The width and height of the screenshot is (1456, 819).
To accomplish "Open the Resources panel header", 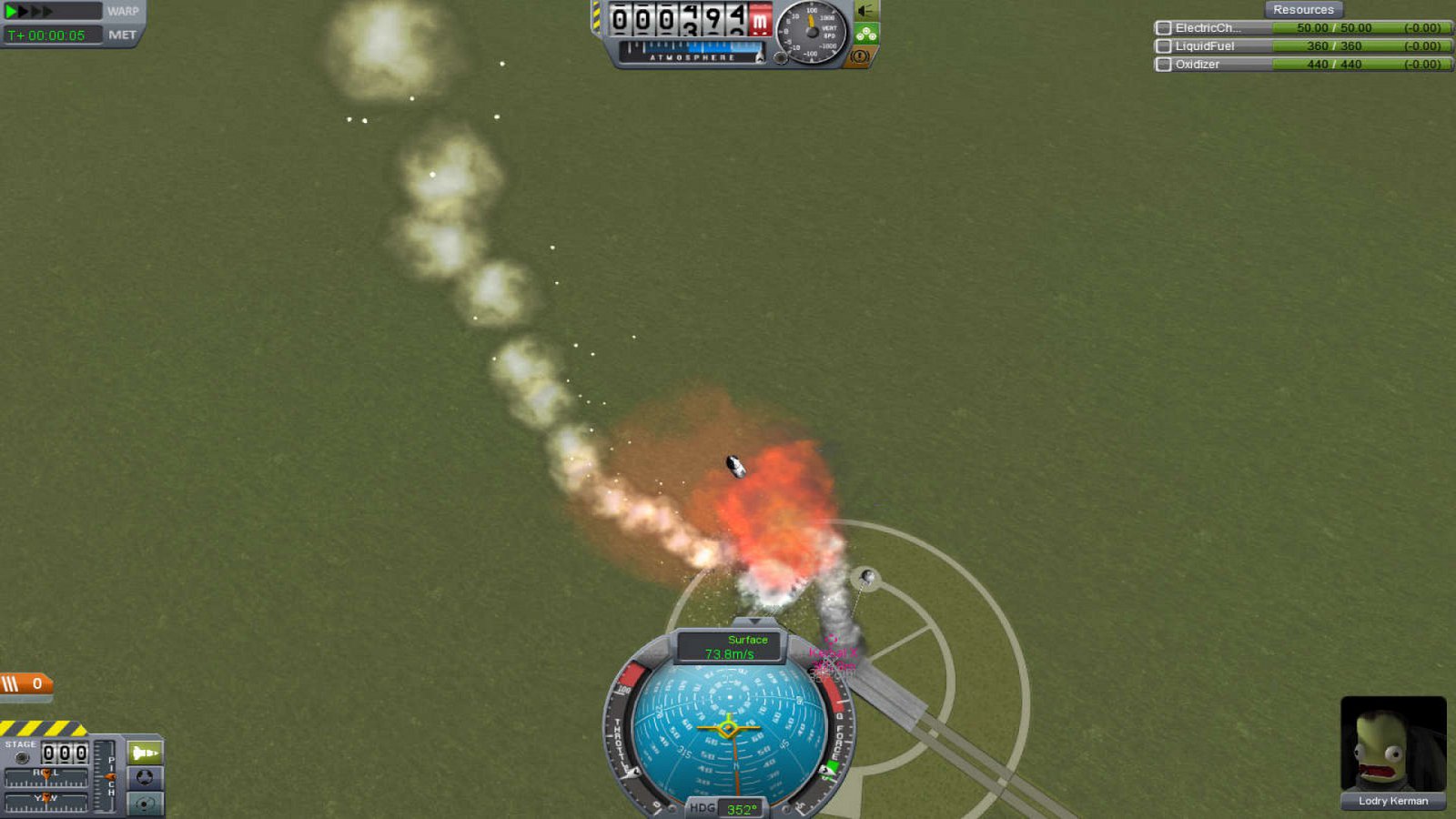I will click(1303, 8).
